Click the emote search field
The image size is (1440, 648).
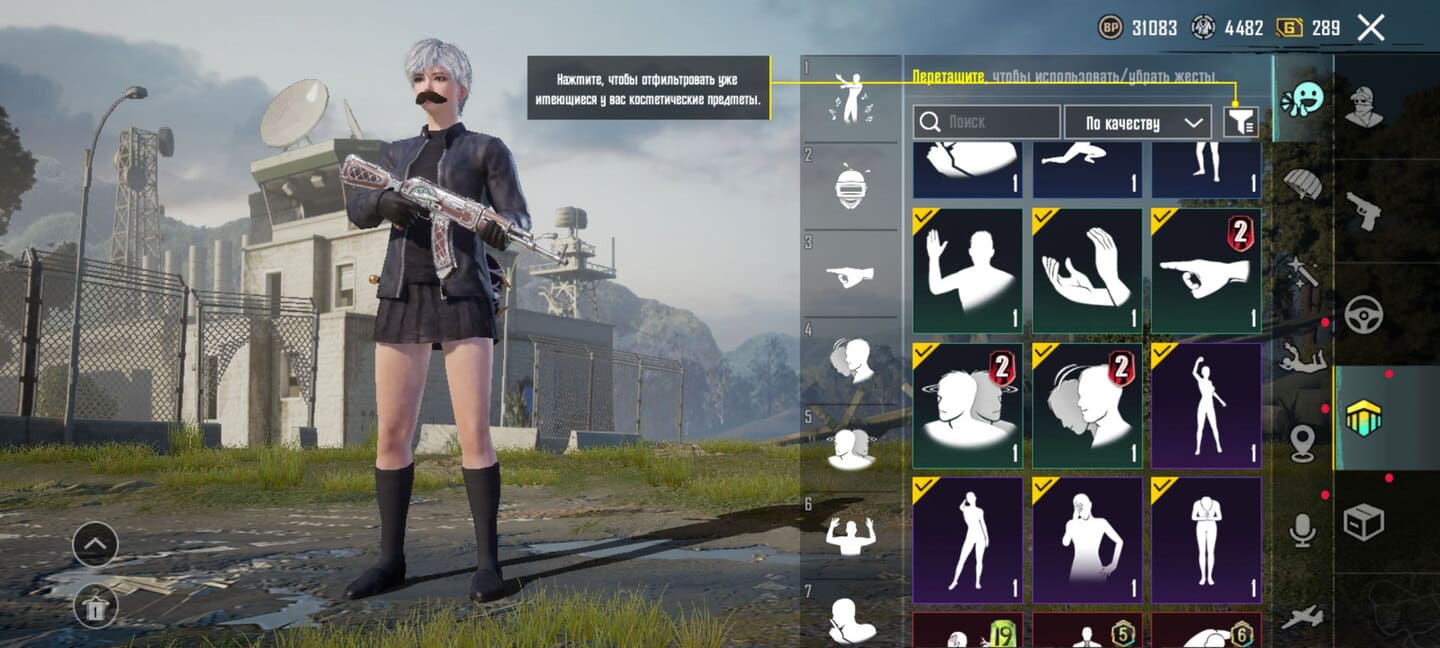[986, 122]
